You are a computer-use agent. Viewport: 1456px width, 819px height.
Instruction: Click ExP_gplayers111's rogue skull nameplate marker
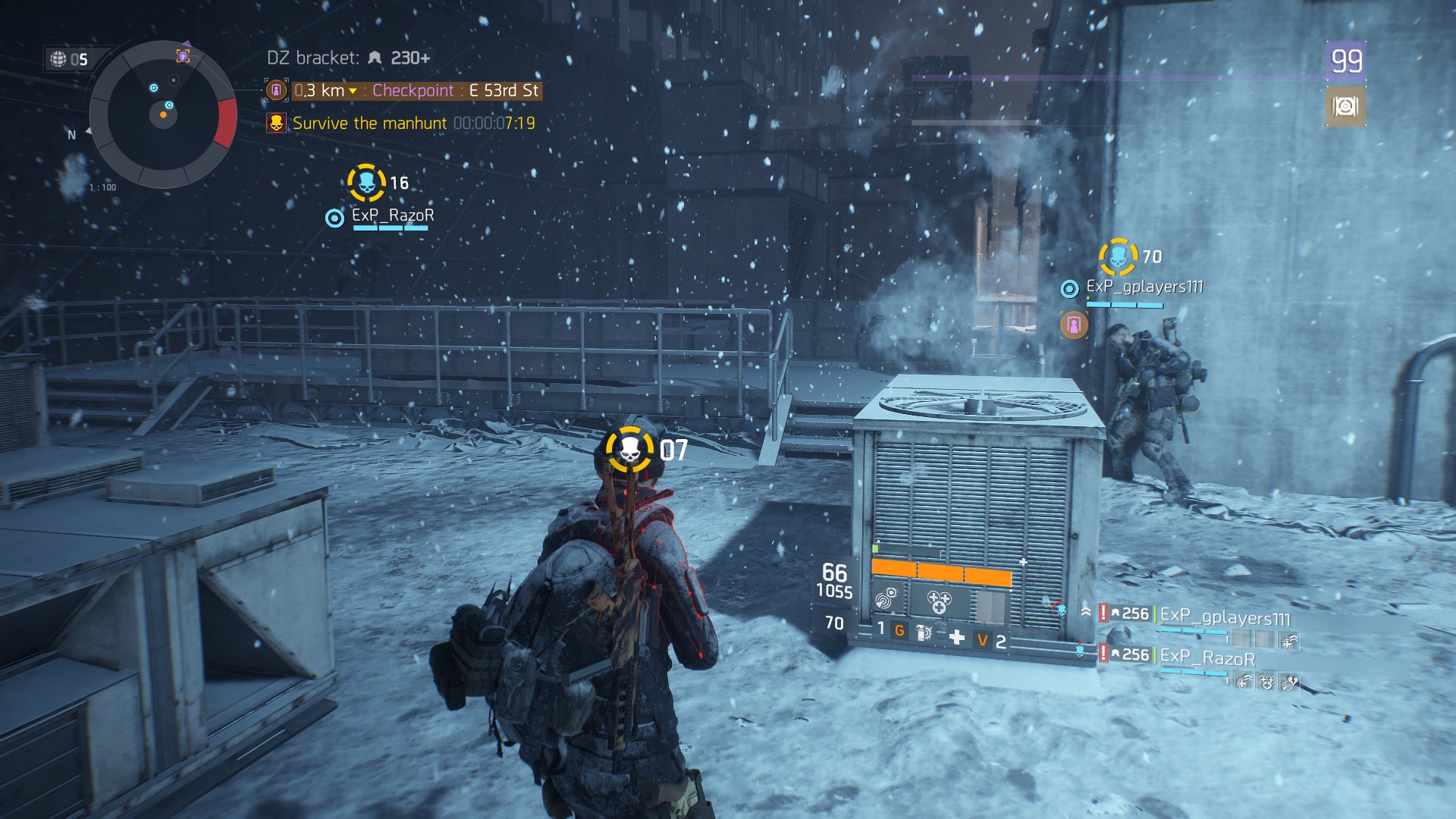click(x=1118, y=257)
